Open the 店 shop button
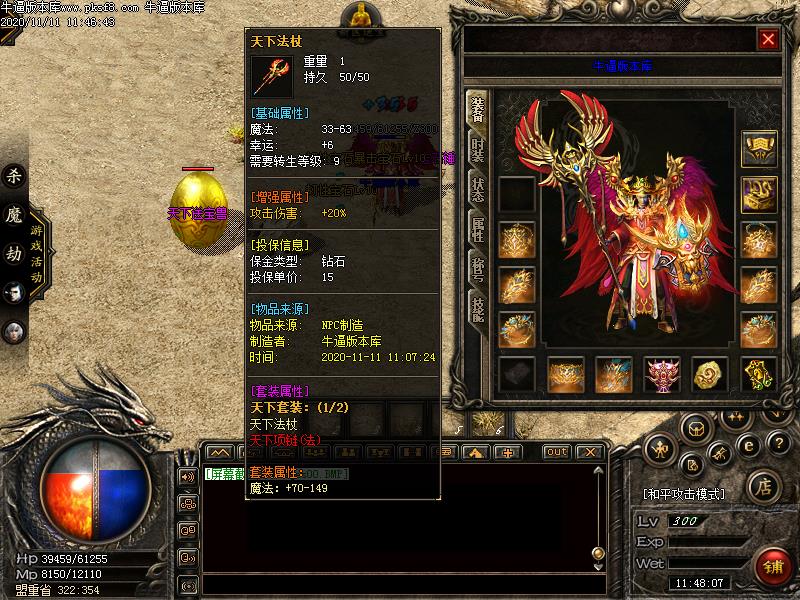The width and height of the screenshot is (800, 600). (763, 487)
